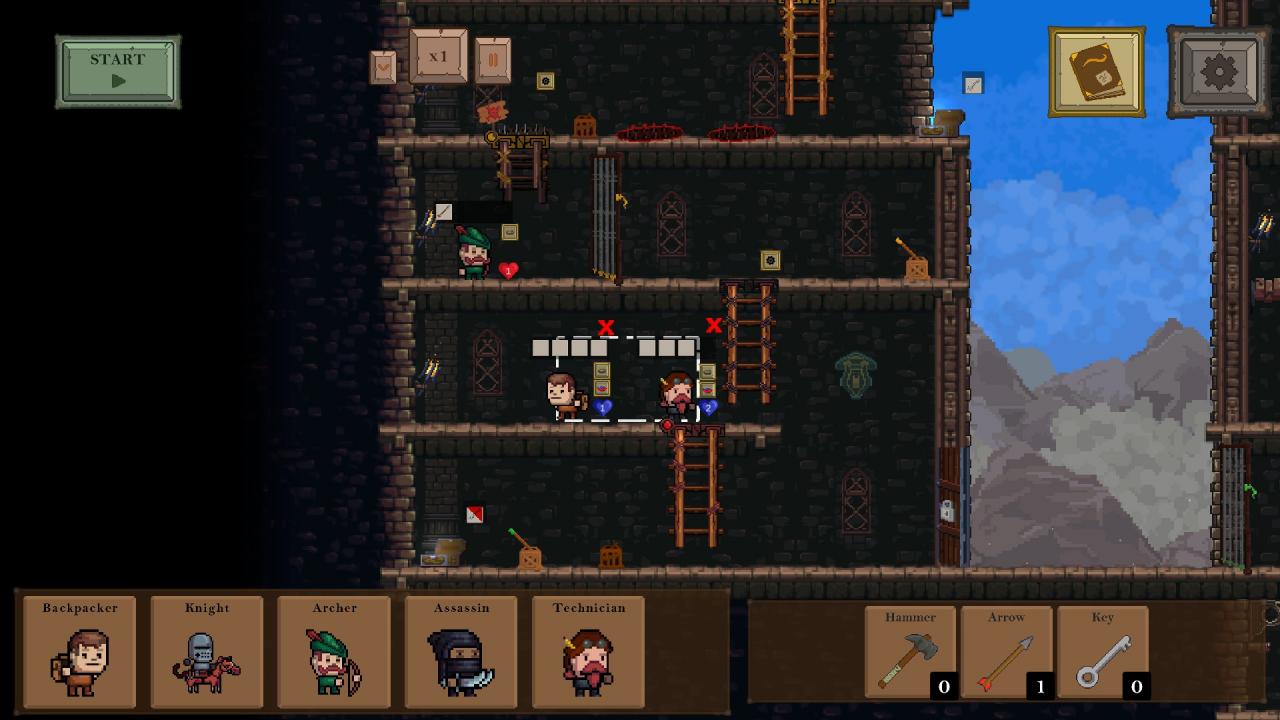1280x720 pixels.
Task: Choose the Technician hero card
Action: tap(588, 652)
